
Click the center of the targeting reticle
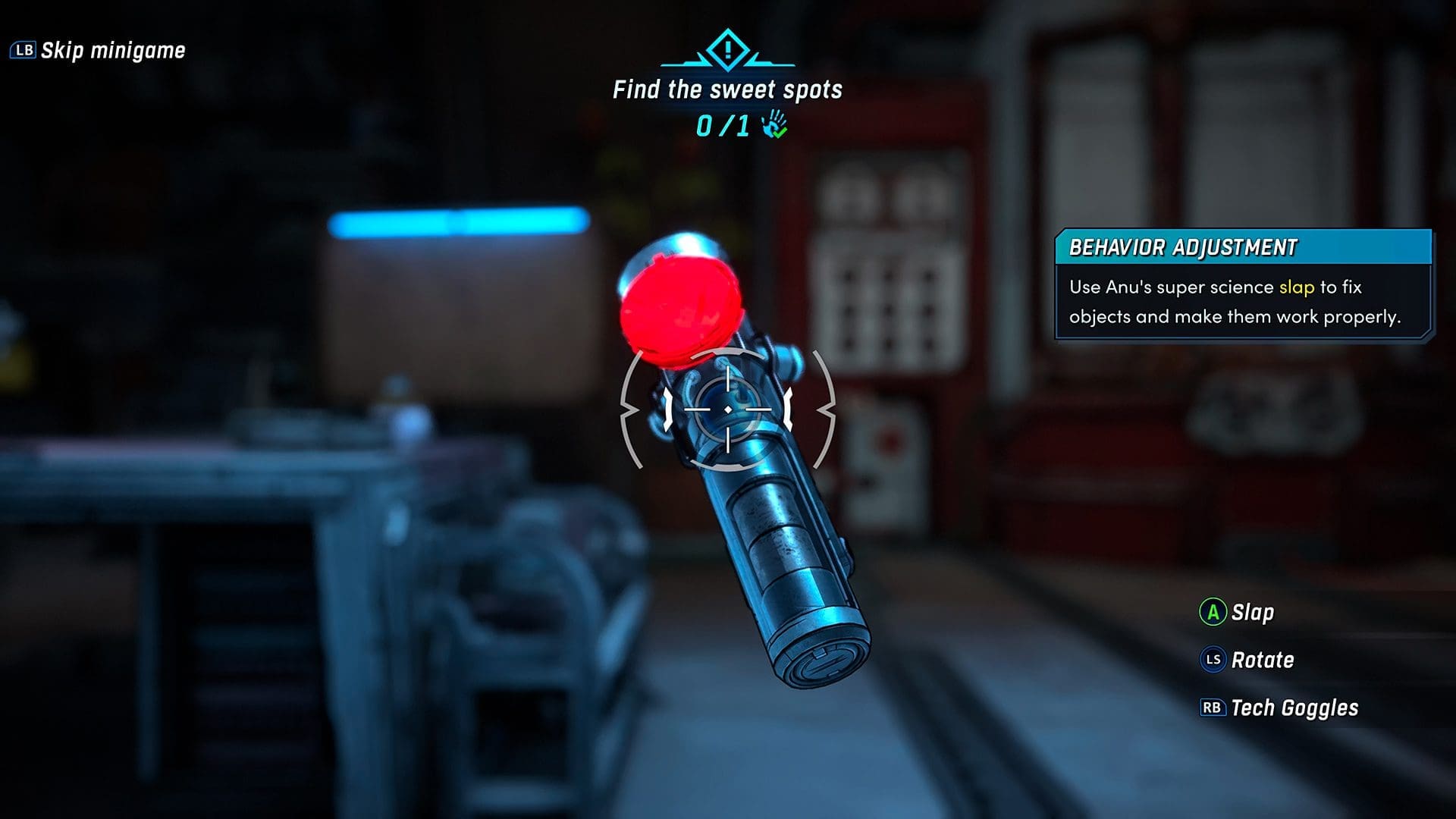728,409
